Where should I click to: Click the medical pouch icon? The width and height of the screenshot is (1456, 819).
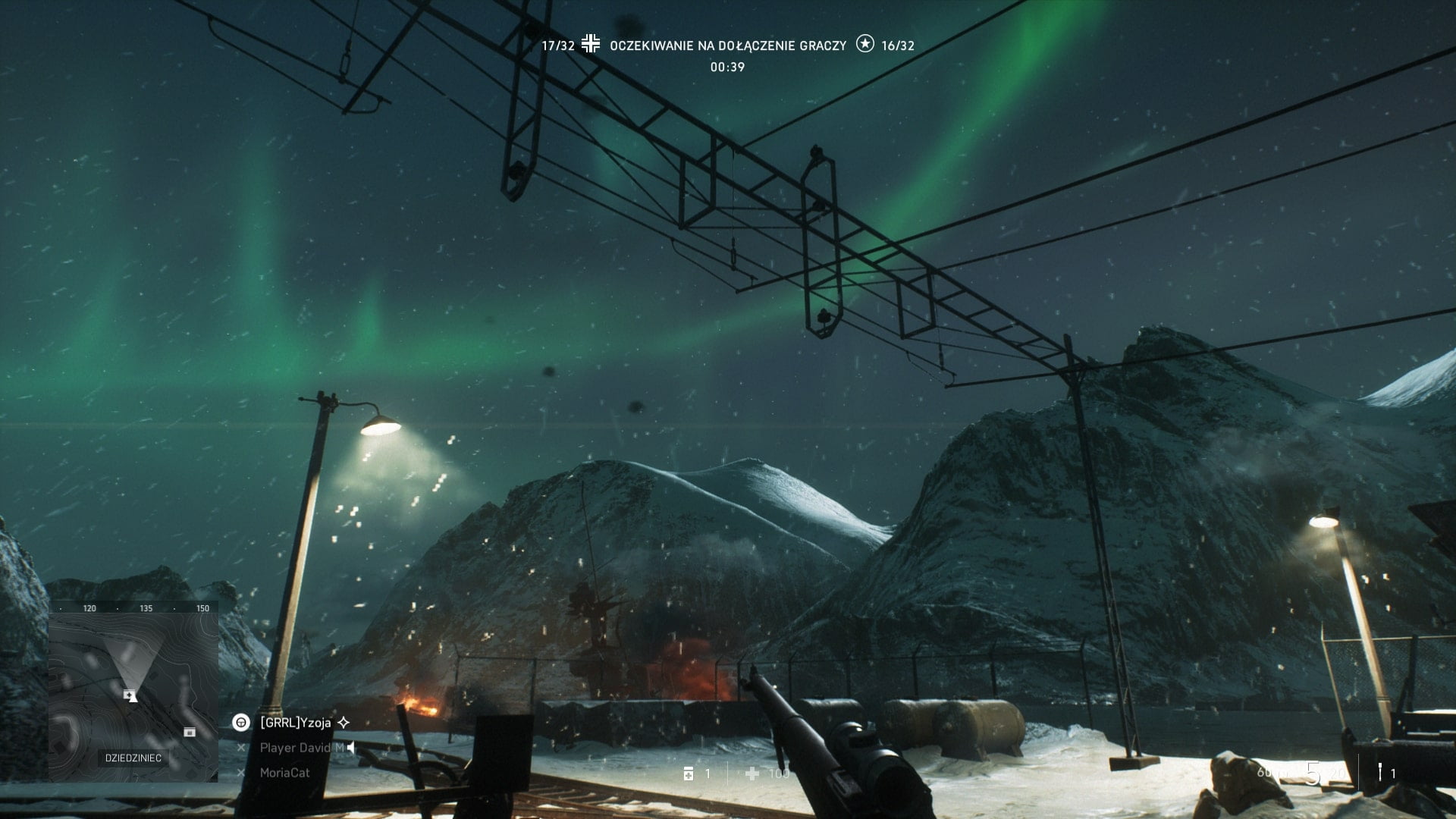(689, 773)
